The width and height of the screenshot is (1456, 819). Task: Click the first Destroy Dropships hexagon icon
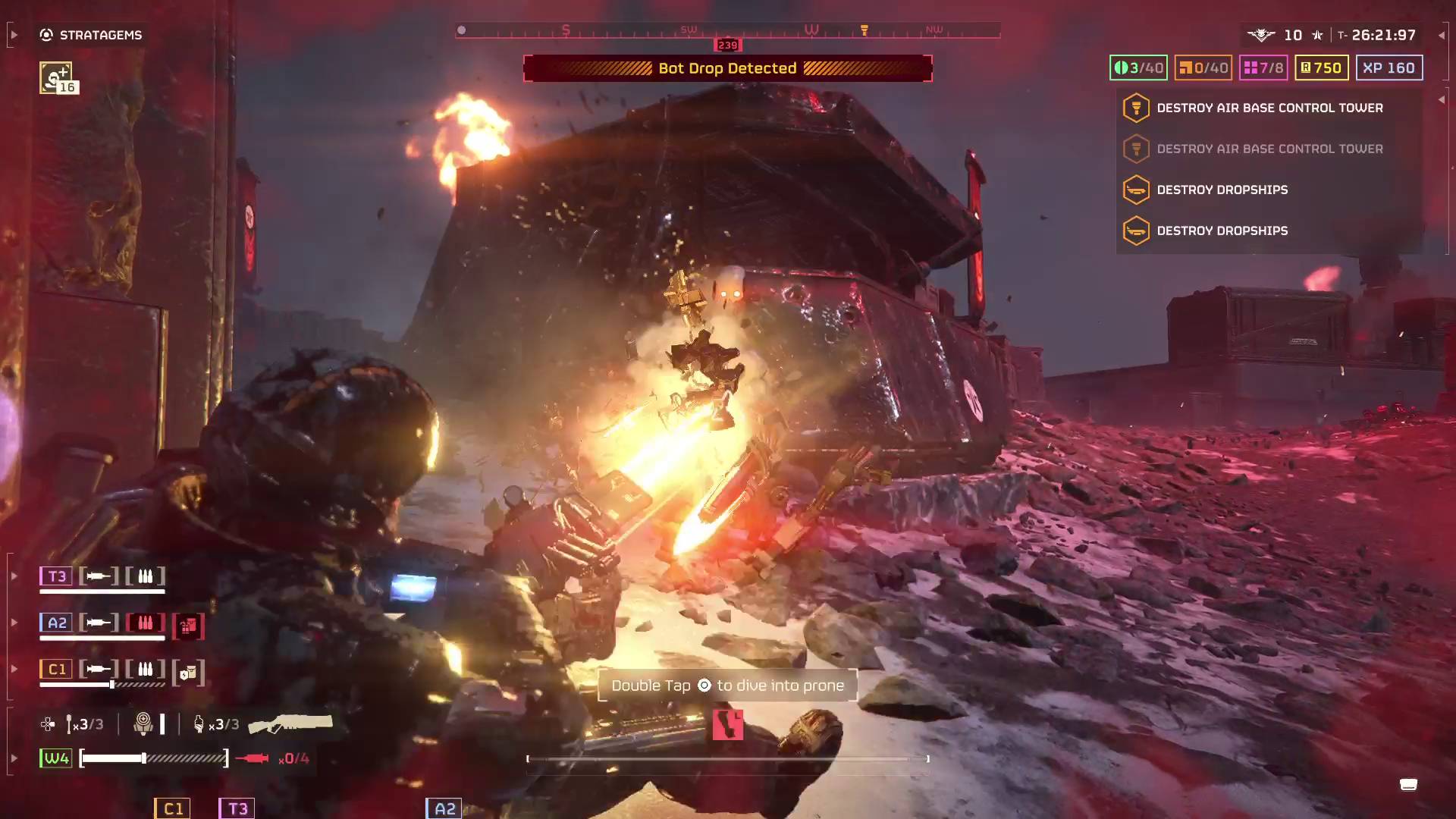pos(1135,190)
